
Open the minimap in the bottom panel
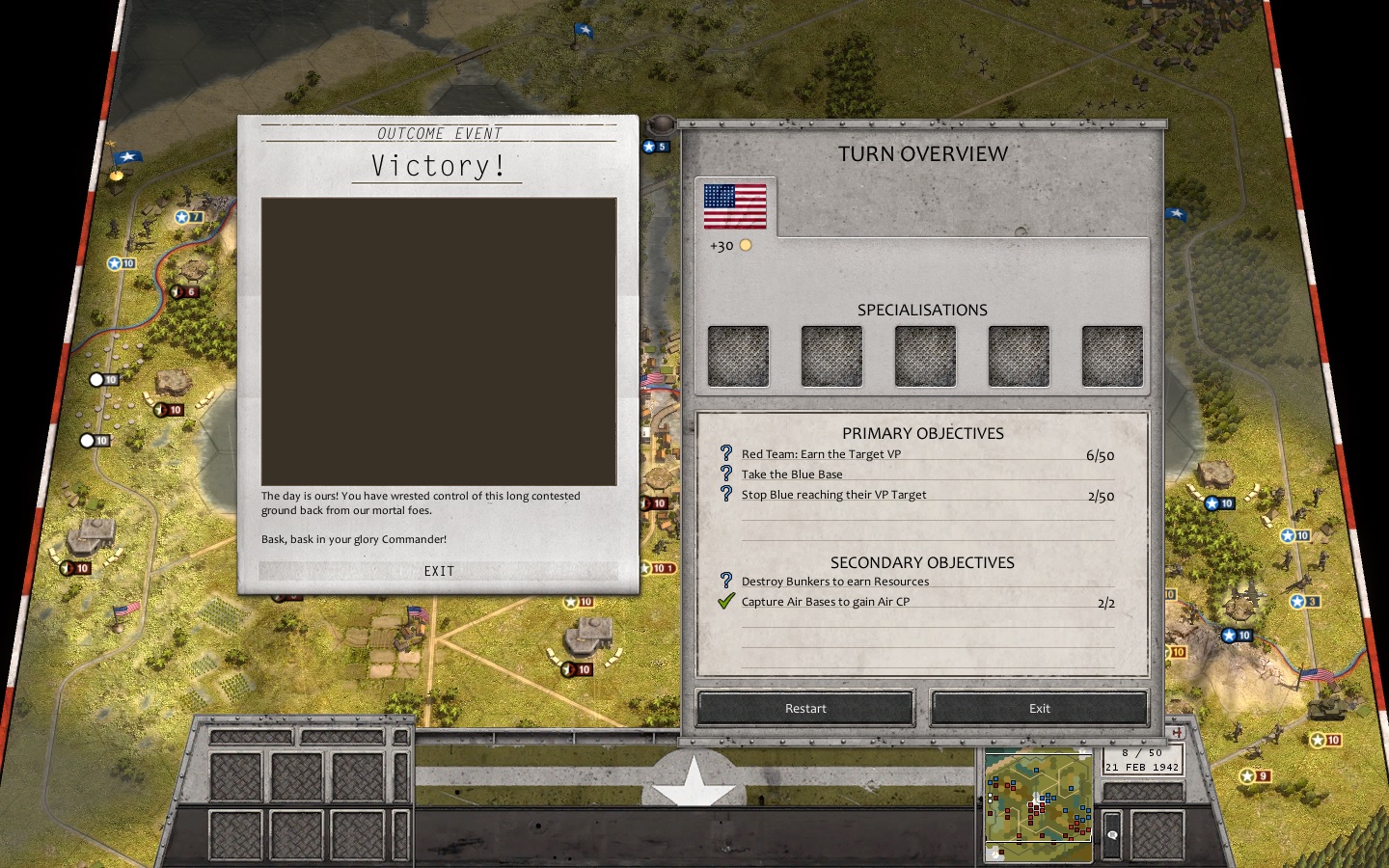1038,806
